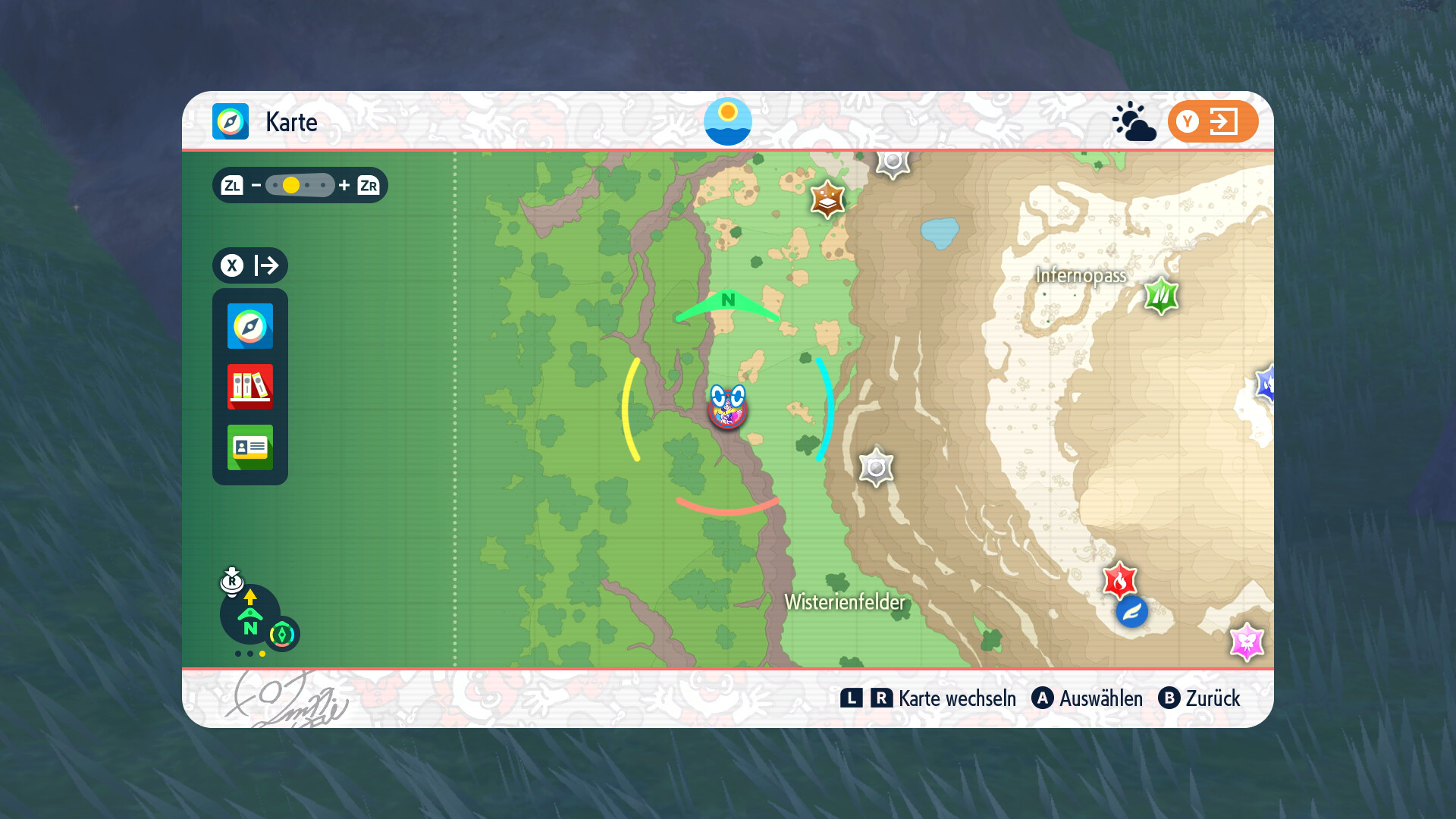Close the map with the exit button
The width and height of the screenshot is (1456, 819).
[x=1213, y=121]
